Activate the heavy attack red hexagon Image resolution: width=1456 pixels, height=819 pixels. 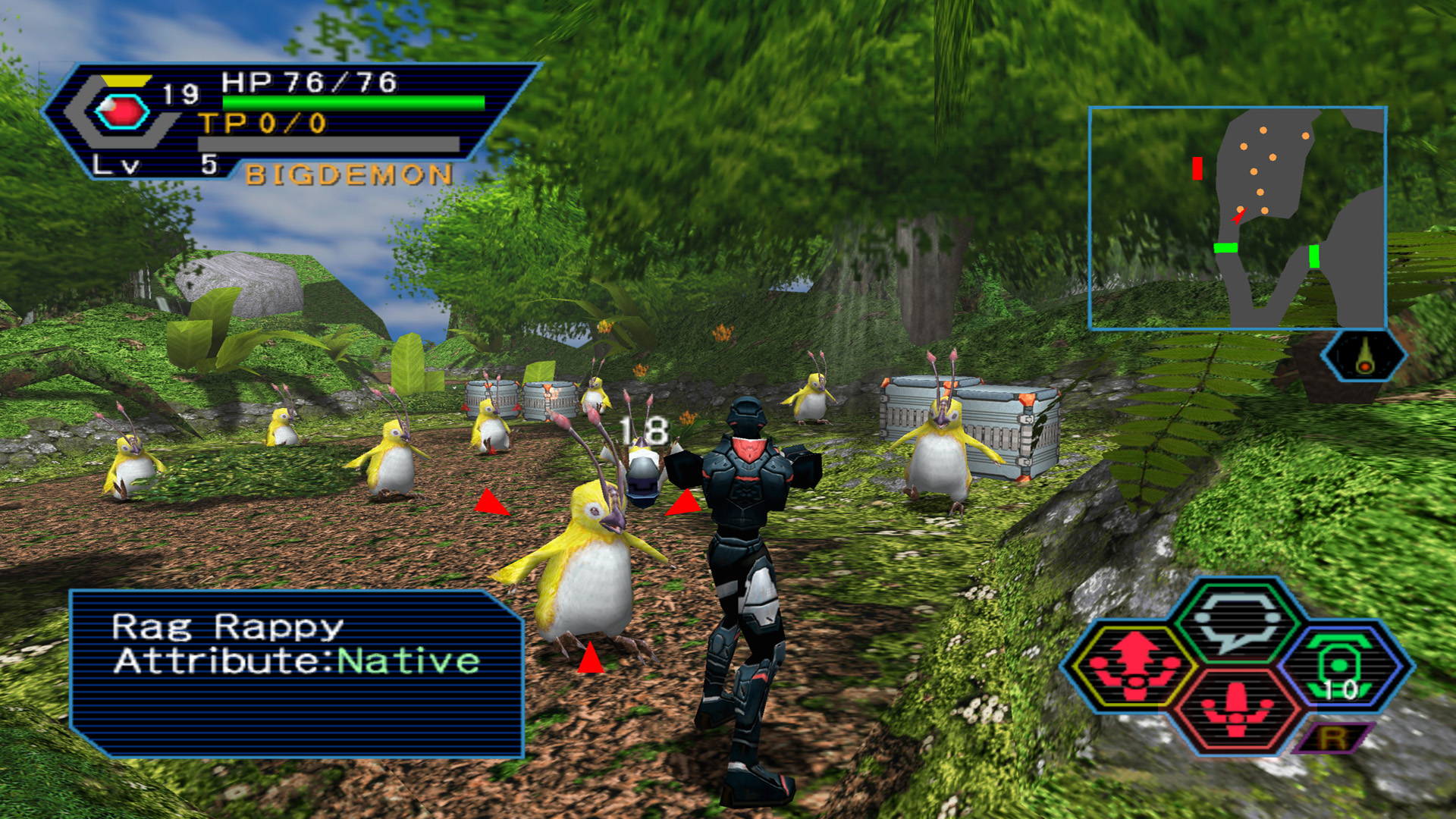(1236, 710)
